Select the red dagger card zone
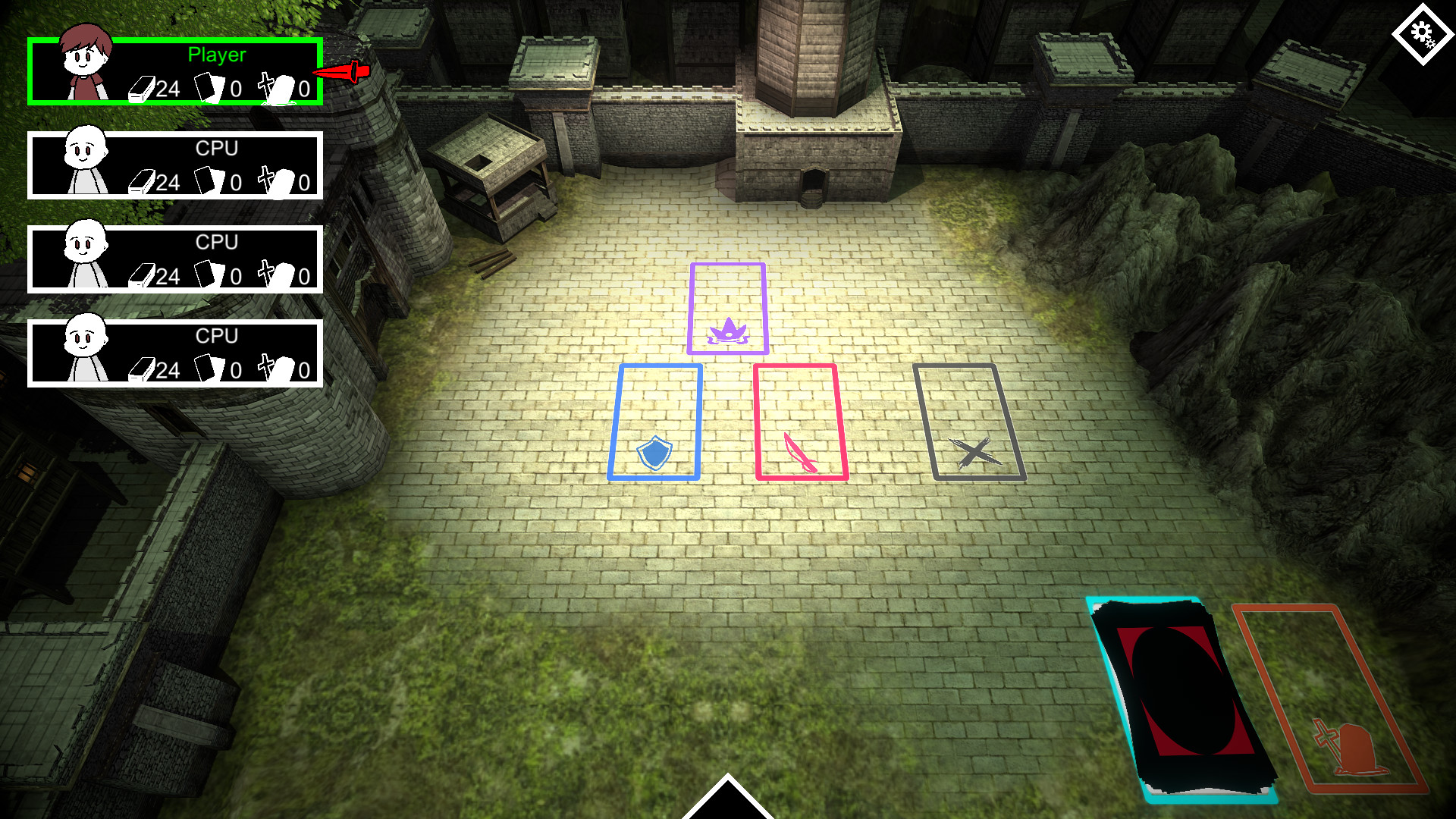This screenshot has width=1456, height=819. 801,421
